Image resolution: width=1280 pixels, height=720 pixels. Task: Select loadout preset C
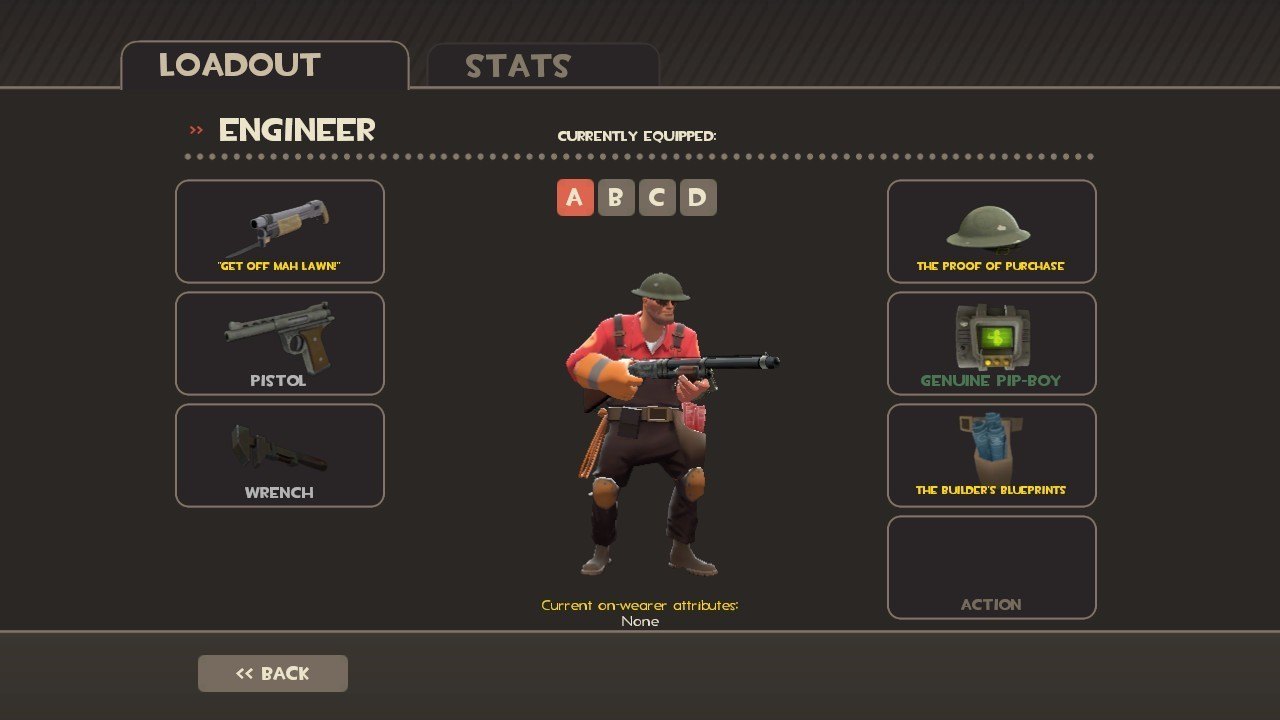(657, 198)
